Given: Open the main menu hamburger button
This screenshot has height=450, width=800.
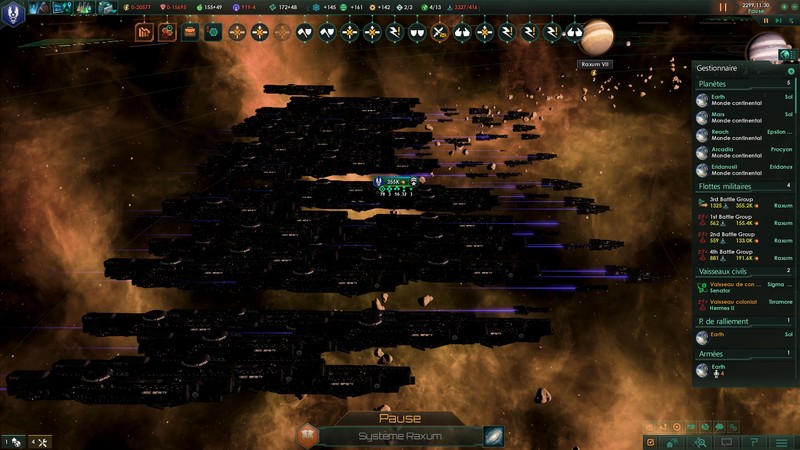Looking at the screenshot, I should tap(781, 442).
